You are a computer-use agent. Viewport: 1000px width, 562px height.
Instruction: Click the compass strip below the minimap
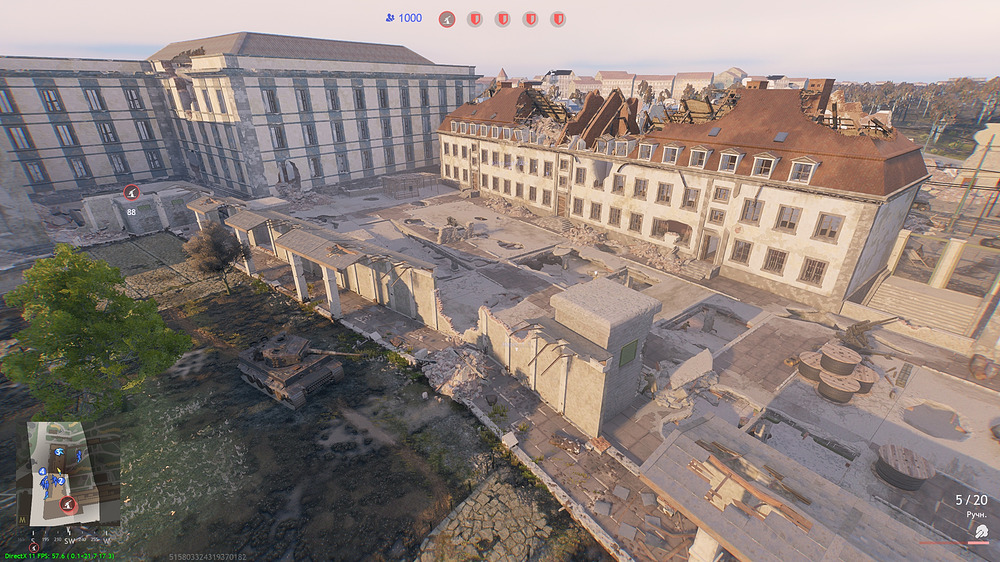70,538
